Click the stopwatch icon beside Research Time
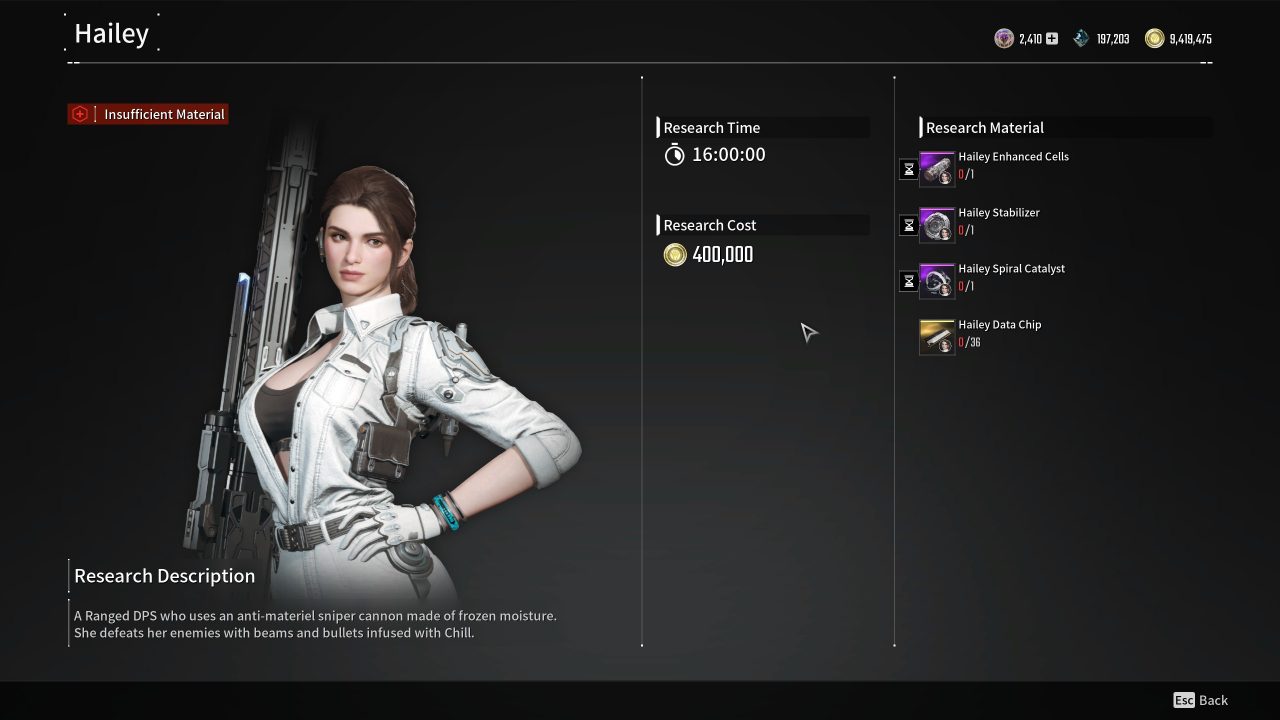 [x=676, y=155]
